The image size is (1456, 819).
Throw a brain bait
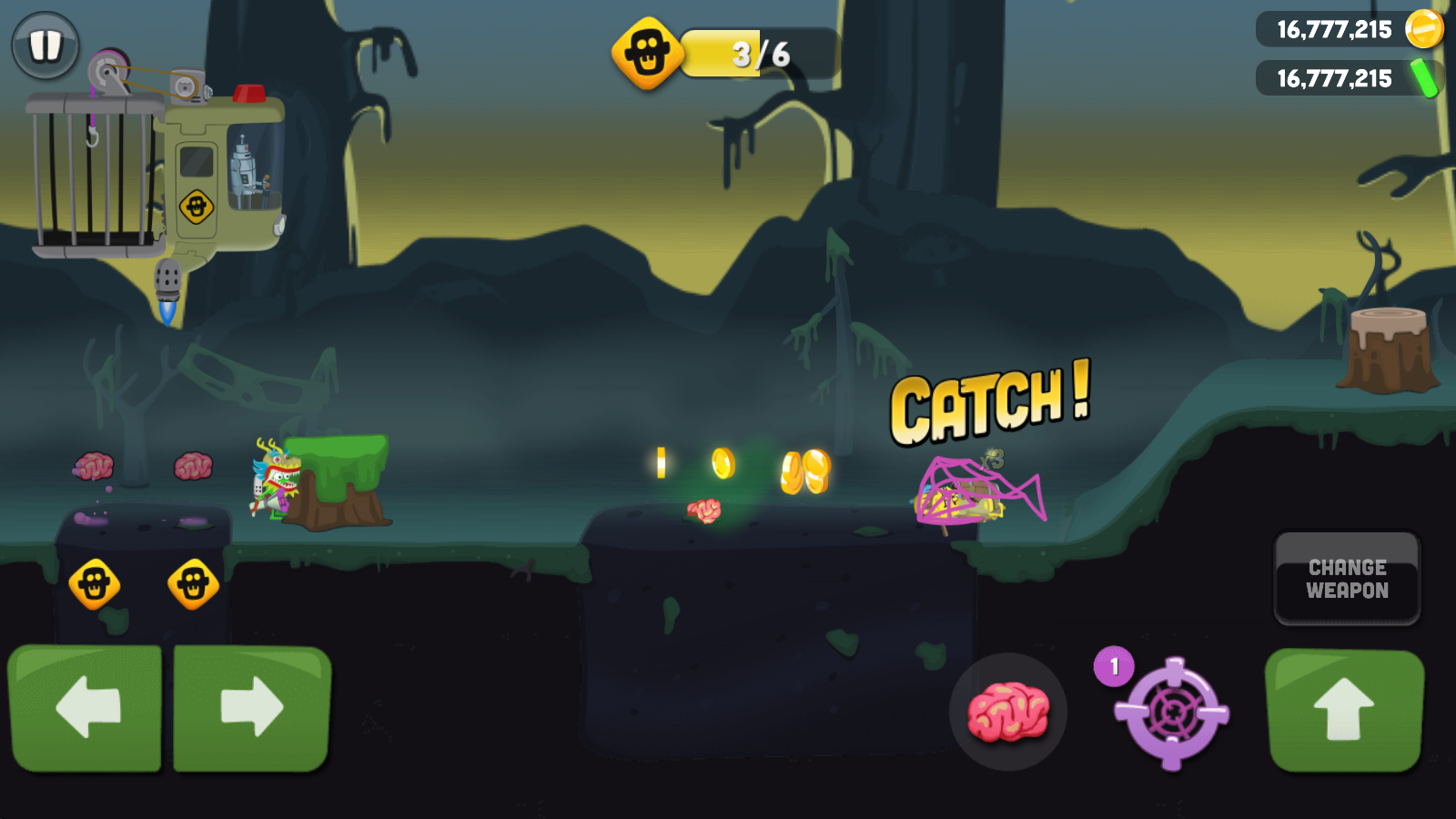1007,711
